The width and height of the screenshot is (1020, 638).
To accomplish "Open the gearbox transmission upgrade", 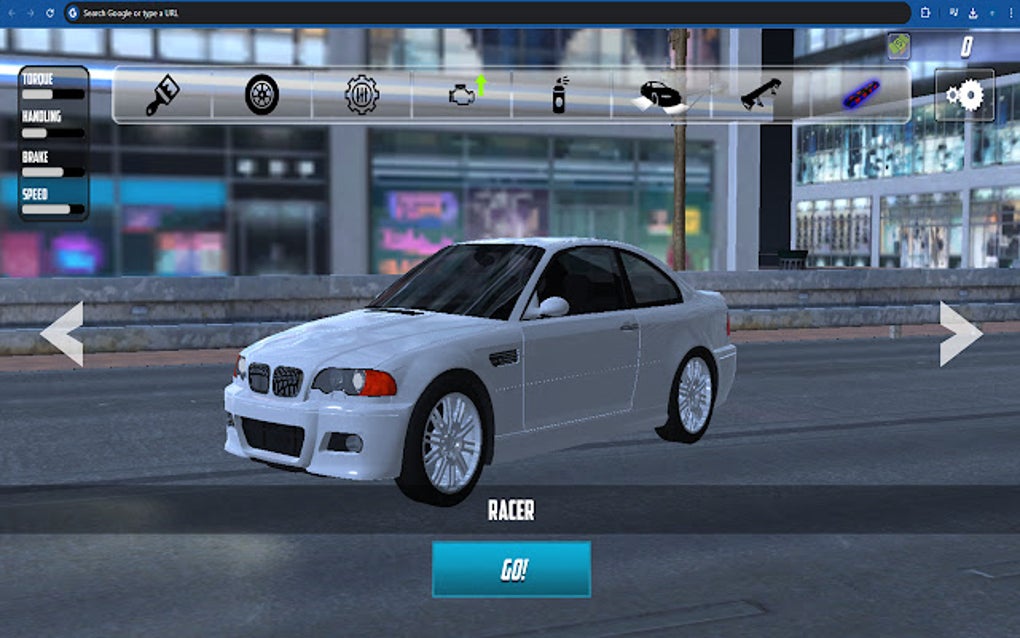I will click(x=362, y=95).
